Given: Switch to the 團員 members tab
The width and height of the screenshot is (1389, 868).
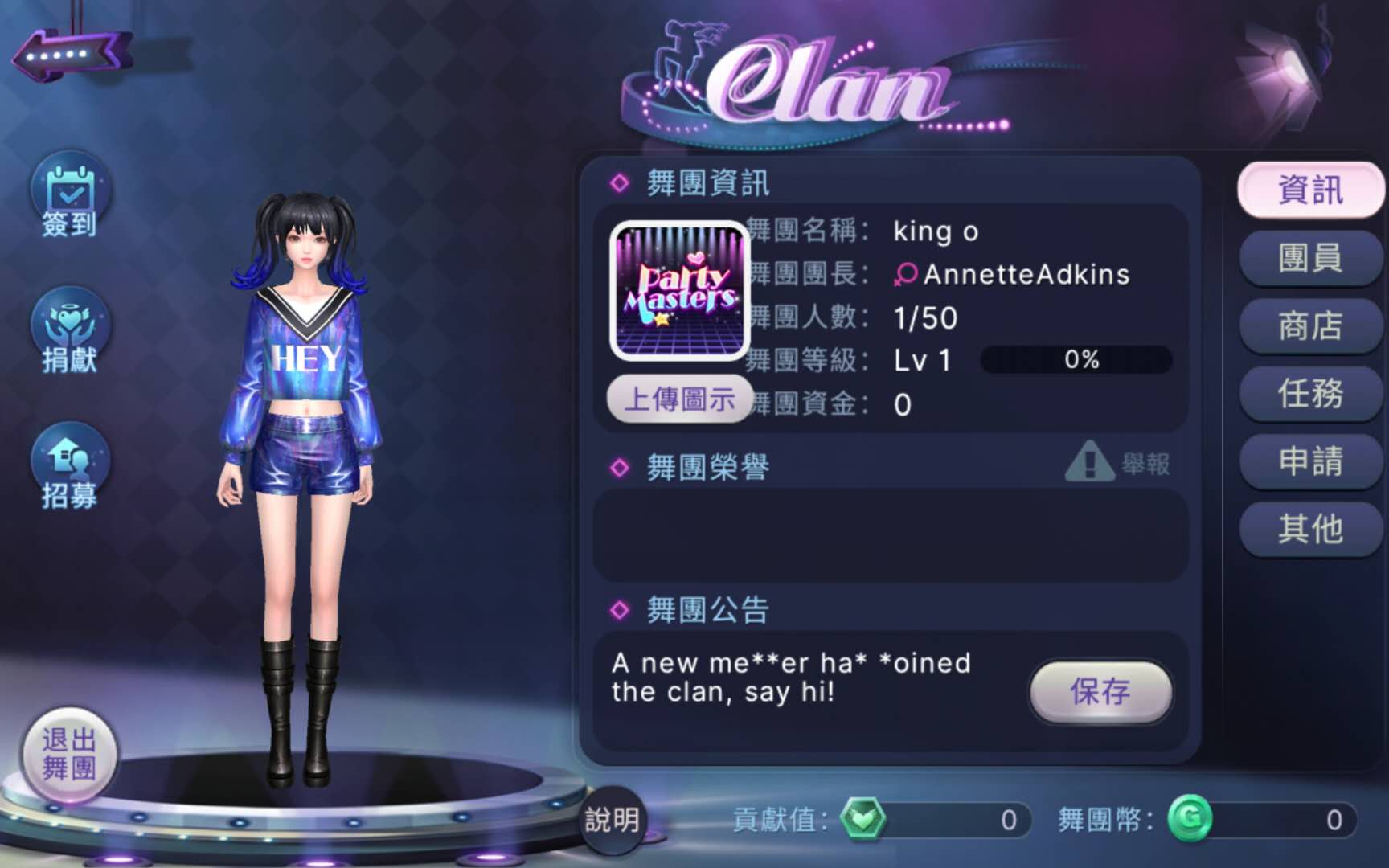Looking at the screenshot, I should tap(1310, 258).
